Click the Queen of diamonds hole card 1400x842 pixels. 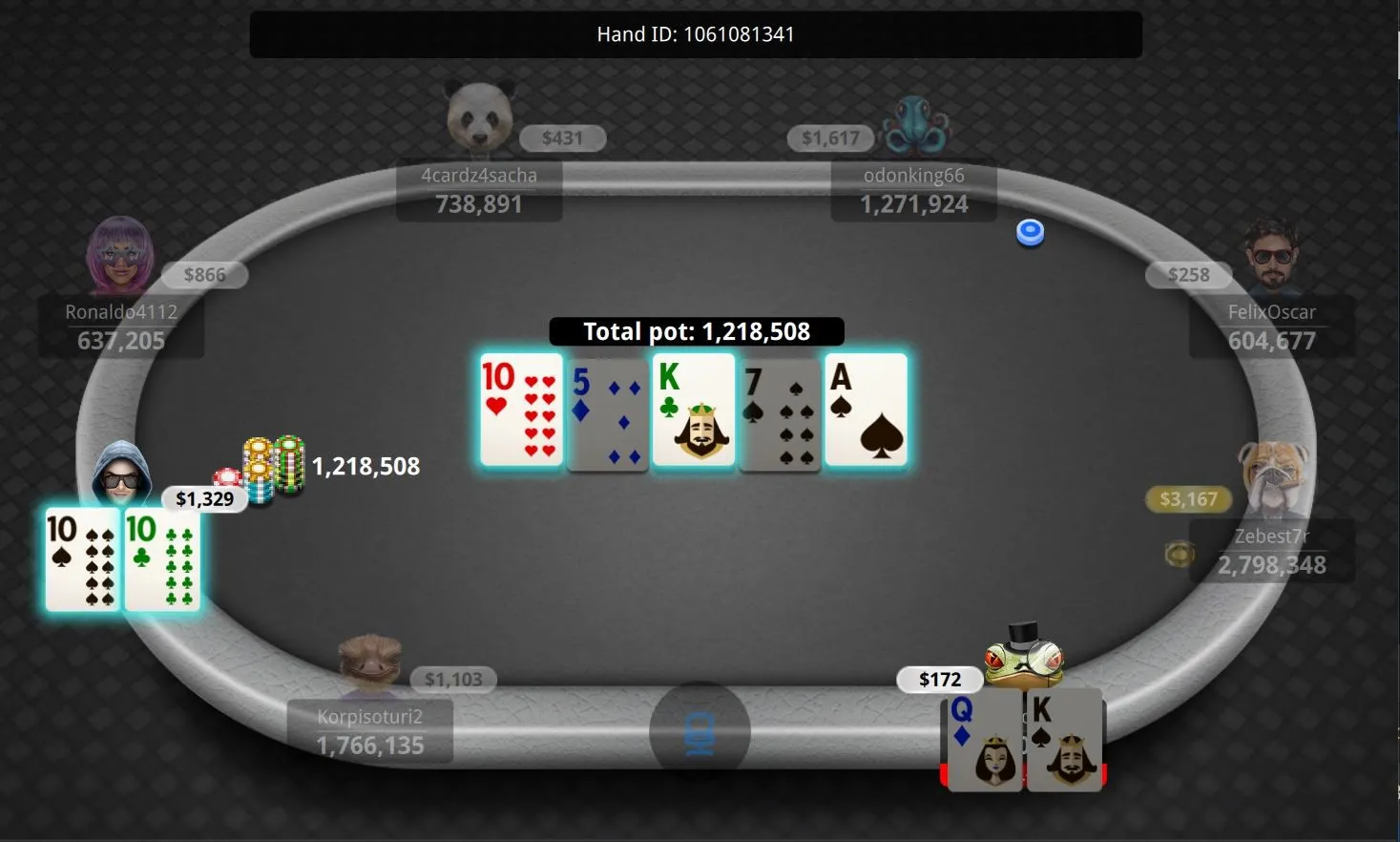(x=983, y=741)
